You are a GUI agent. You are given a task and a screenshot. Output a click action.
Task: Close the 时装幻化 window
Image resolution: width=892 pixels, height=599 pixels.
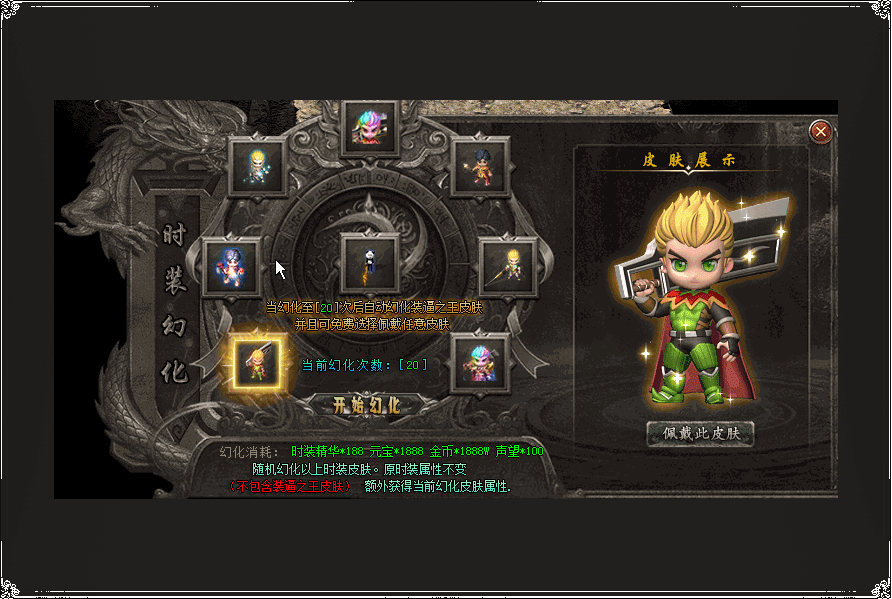[x=820, y=131]
